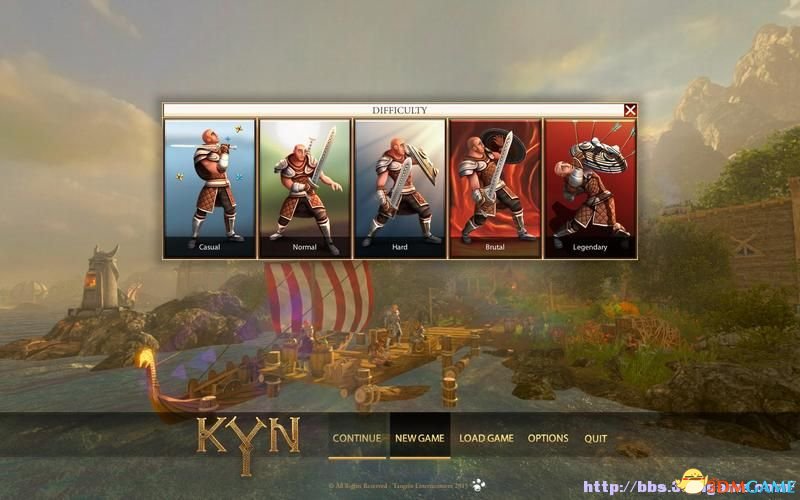
Task: Select Normal difficulty
Action: coord(305,188)
